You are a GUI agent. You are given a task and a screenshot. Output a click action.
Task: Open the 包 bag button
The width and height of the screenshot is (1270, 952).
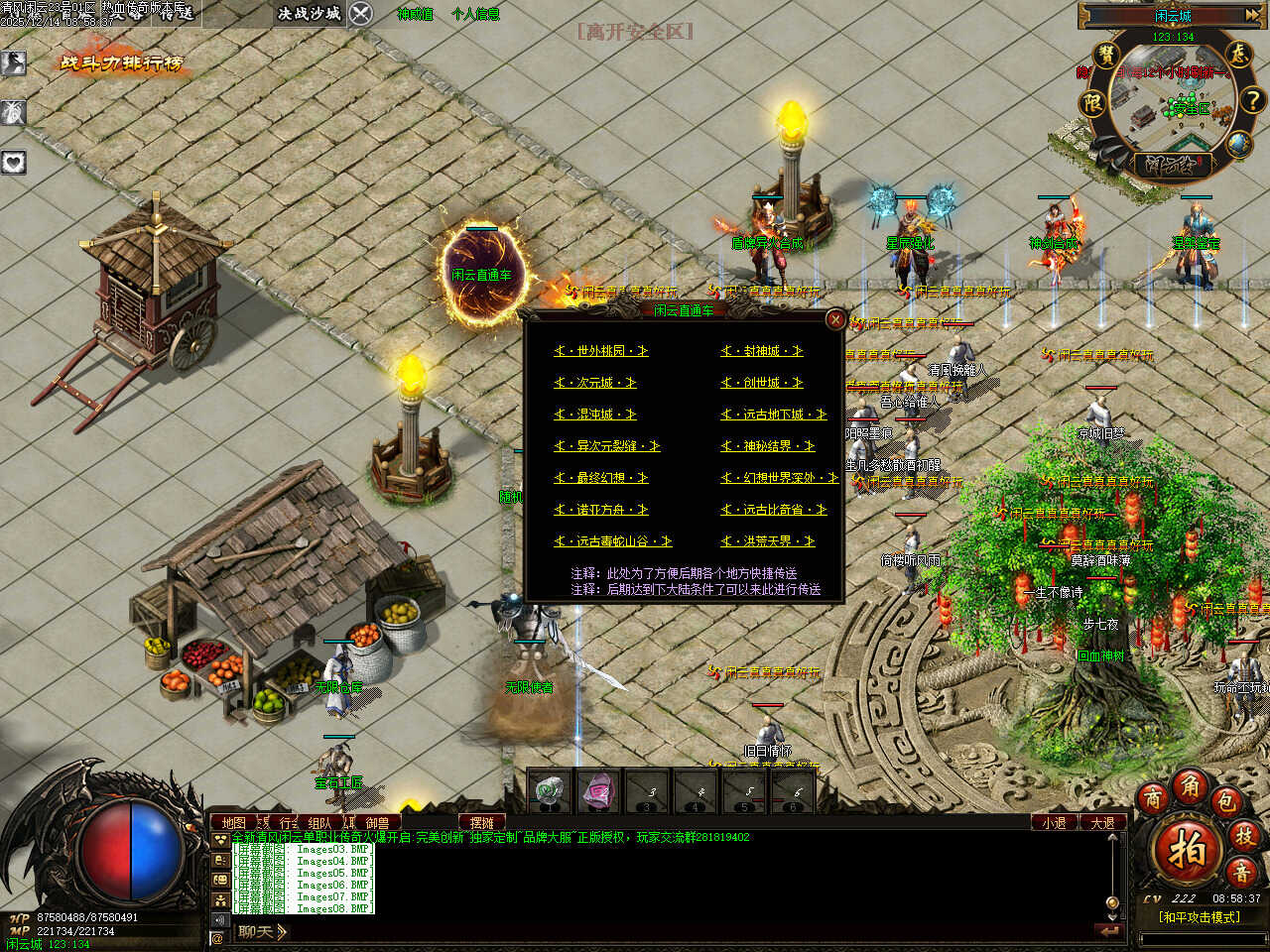coord(1226,801)
